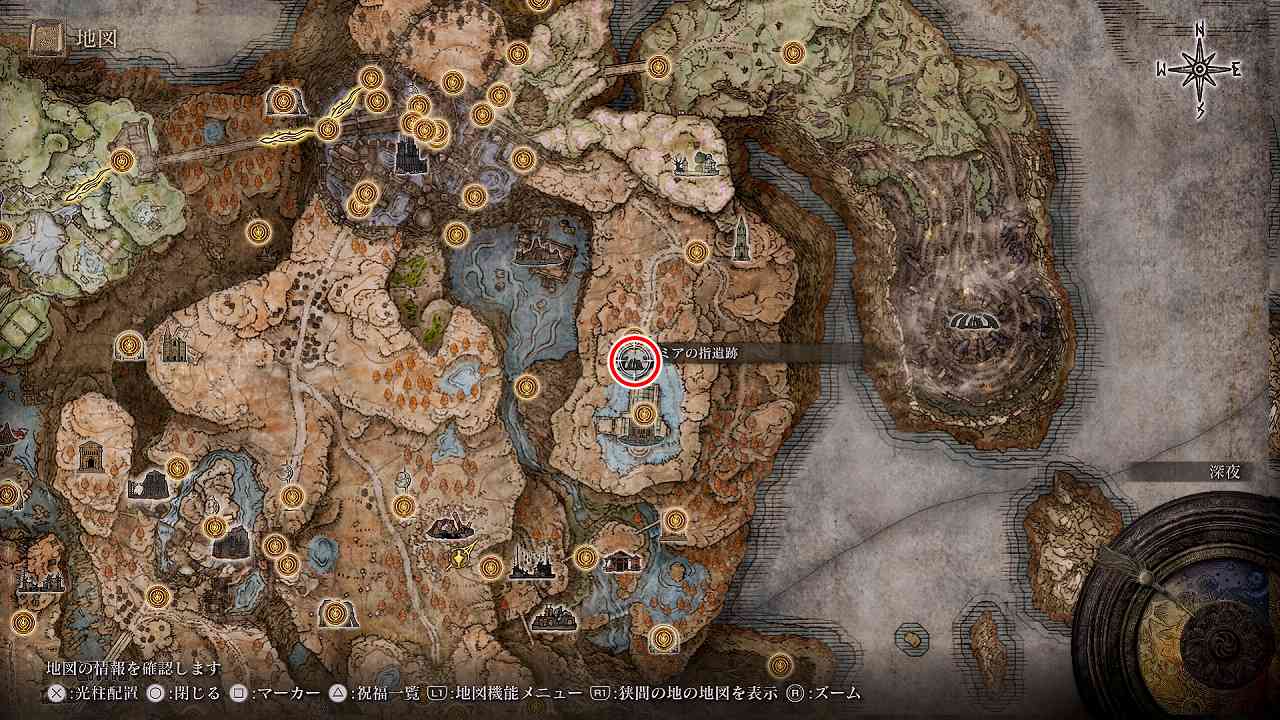Select the lone grace on the northeastern green plateau
Viewport: 1280px width, 720px height.
[794, 52]
